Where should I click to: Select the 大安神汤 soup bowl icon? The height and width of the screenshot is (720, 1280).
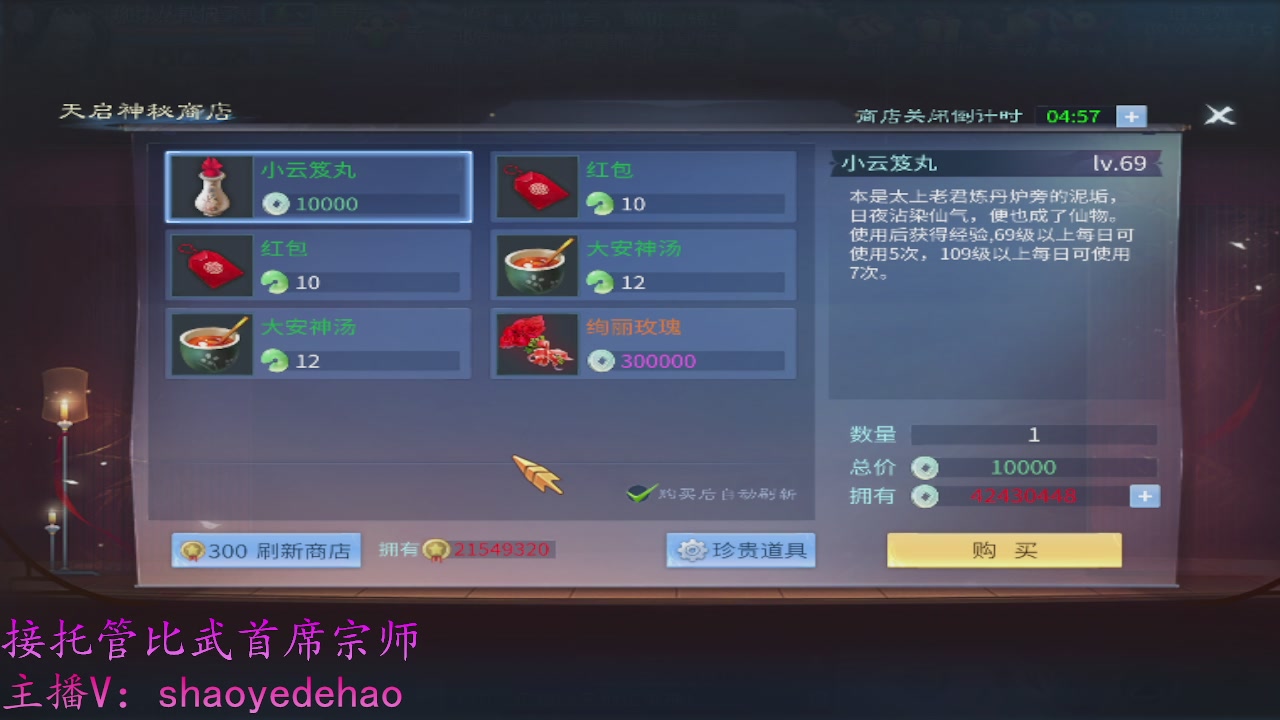coord(210,343)
